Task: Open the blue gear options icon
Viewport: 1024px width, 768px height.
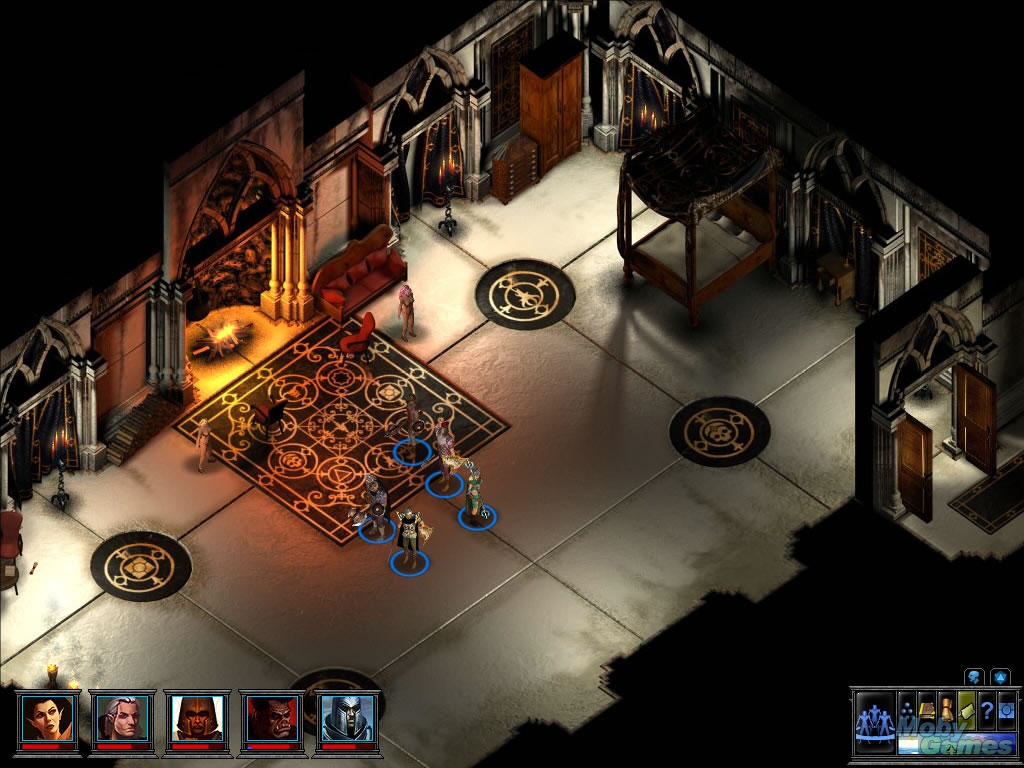Action: click(1004, 709)
